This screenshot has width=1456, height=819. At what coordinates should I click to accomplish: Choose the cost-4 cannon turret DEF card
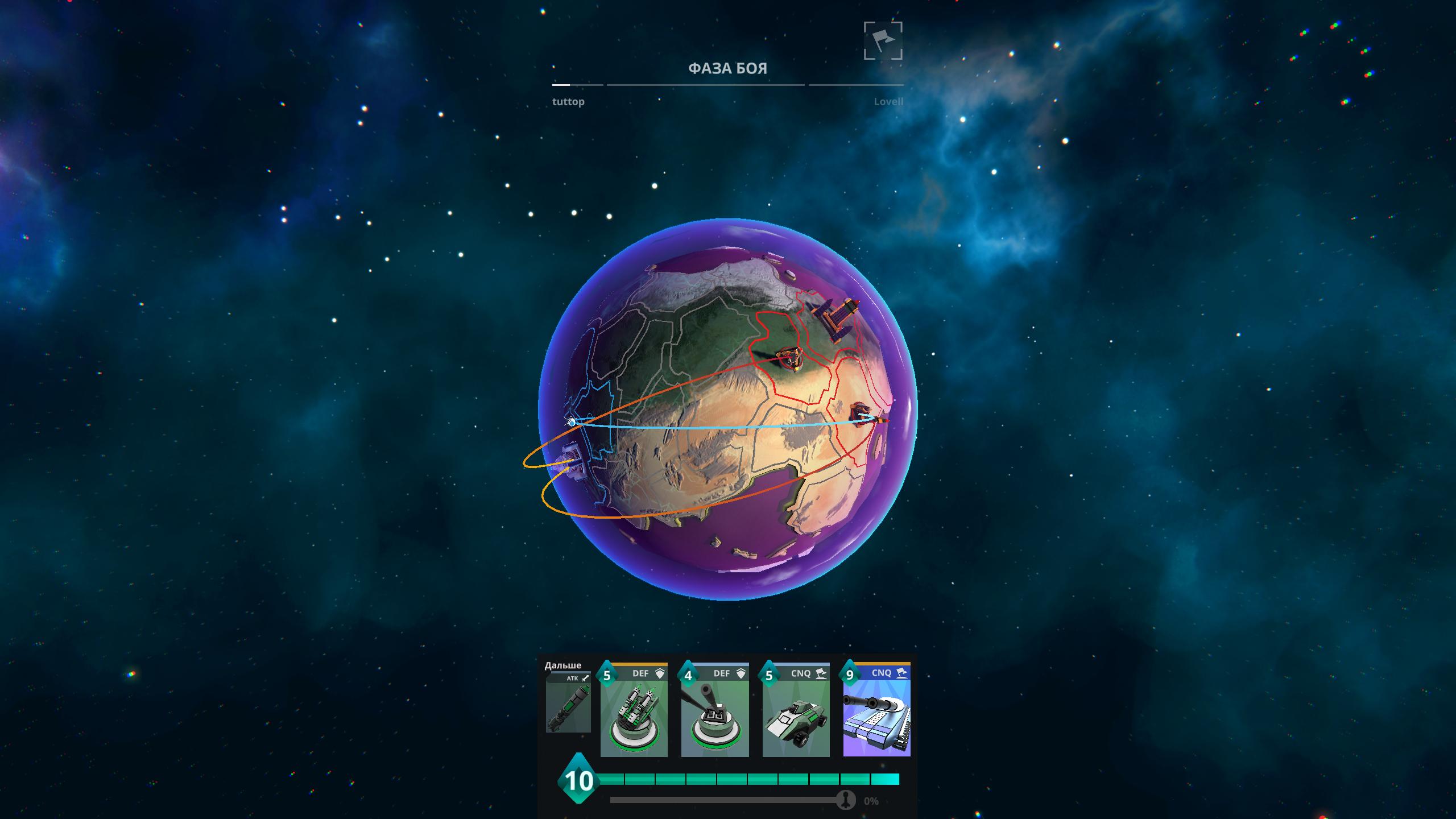715,711
